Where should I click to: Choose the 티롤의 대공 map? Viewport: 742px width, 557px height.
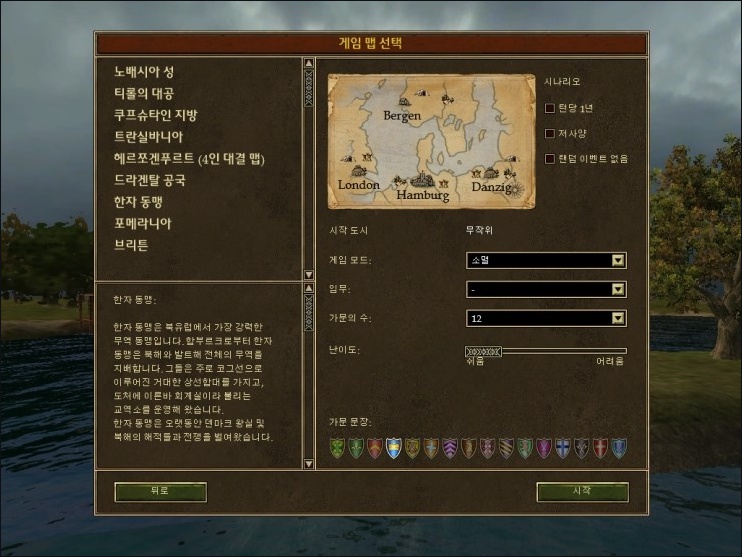(144, 93)
